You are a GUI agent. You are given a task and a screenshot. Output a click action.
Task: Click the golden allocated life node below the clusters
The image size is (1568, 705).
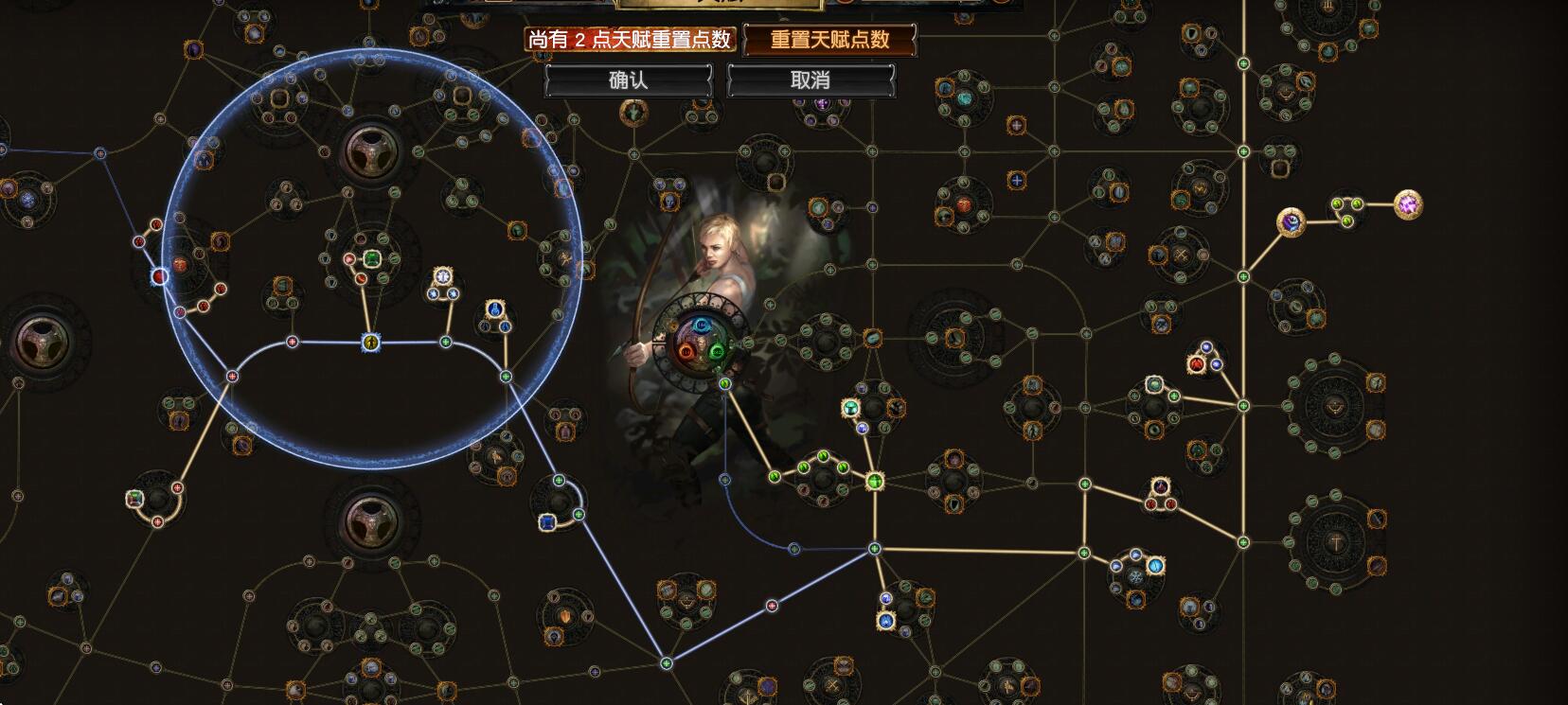click(875, 480)
